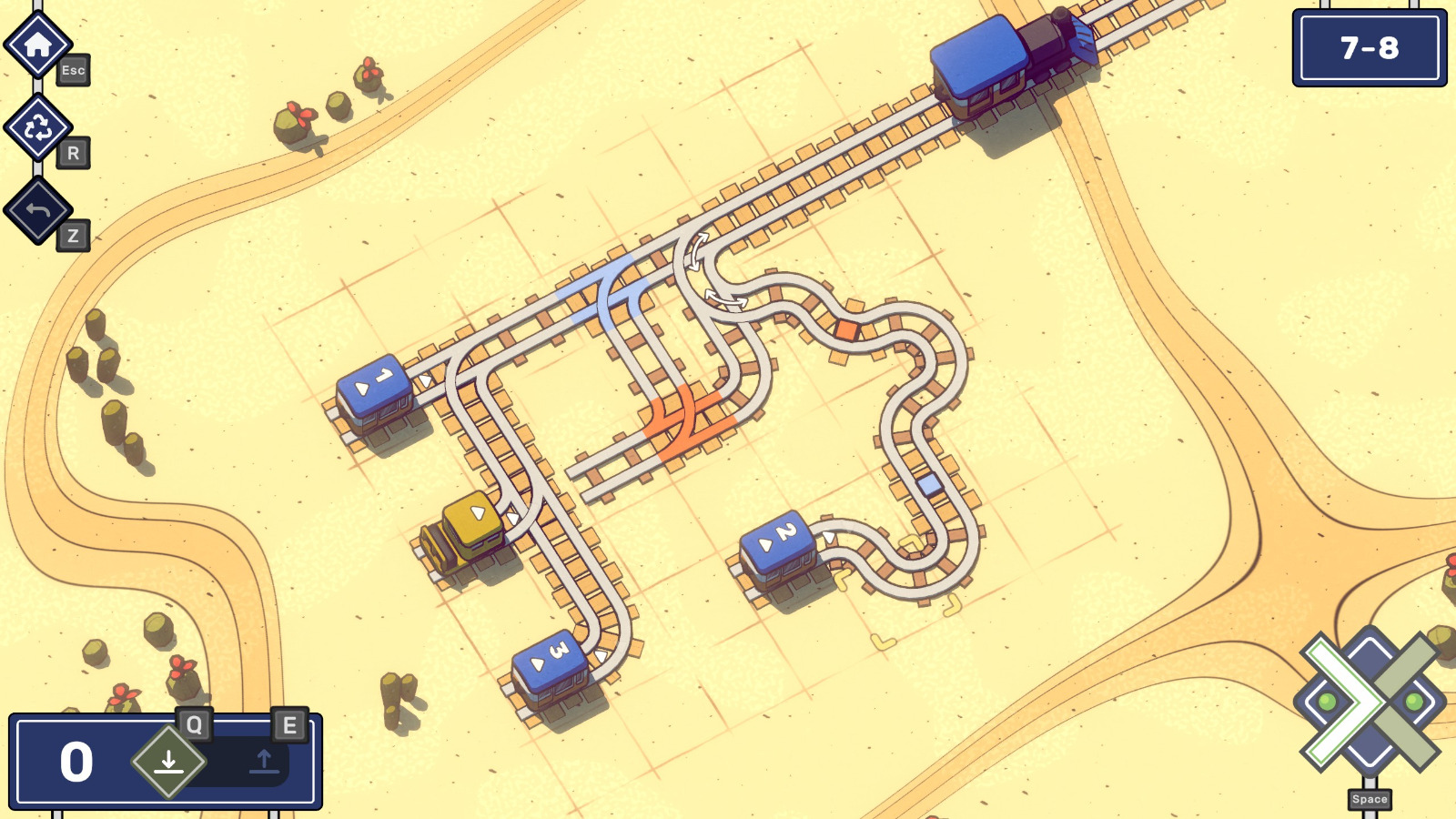The image size is (1456, 819).
Task: Click the track counter showing 0
Action: click(76, 759)
